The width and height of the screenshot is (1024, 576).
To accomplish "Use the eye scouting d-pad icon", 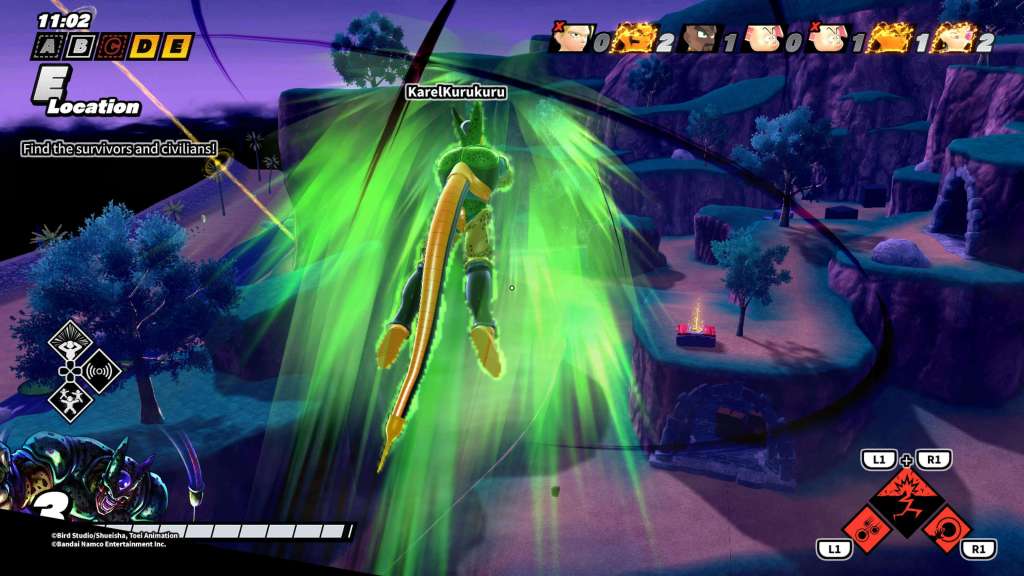I will click(70, 341).
